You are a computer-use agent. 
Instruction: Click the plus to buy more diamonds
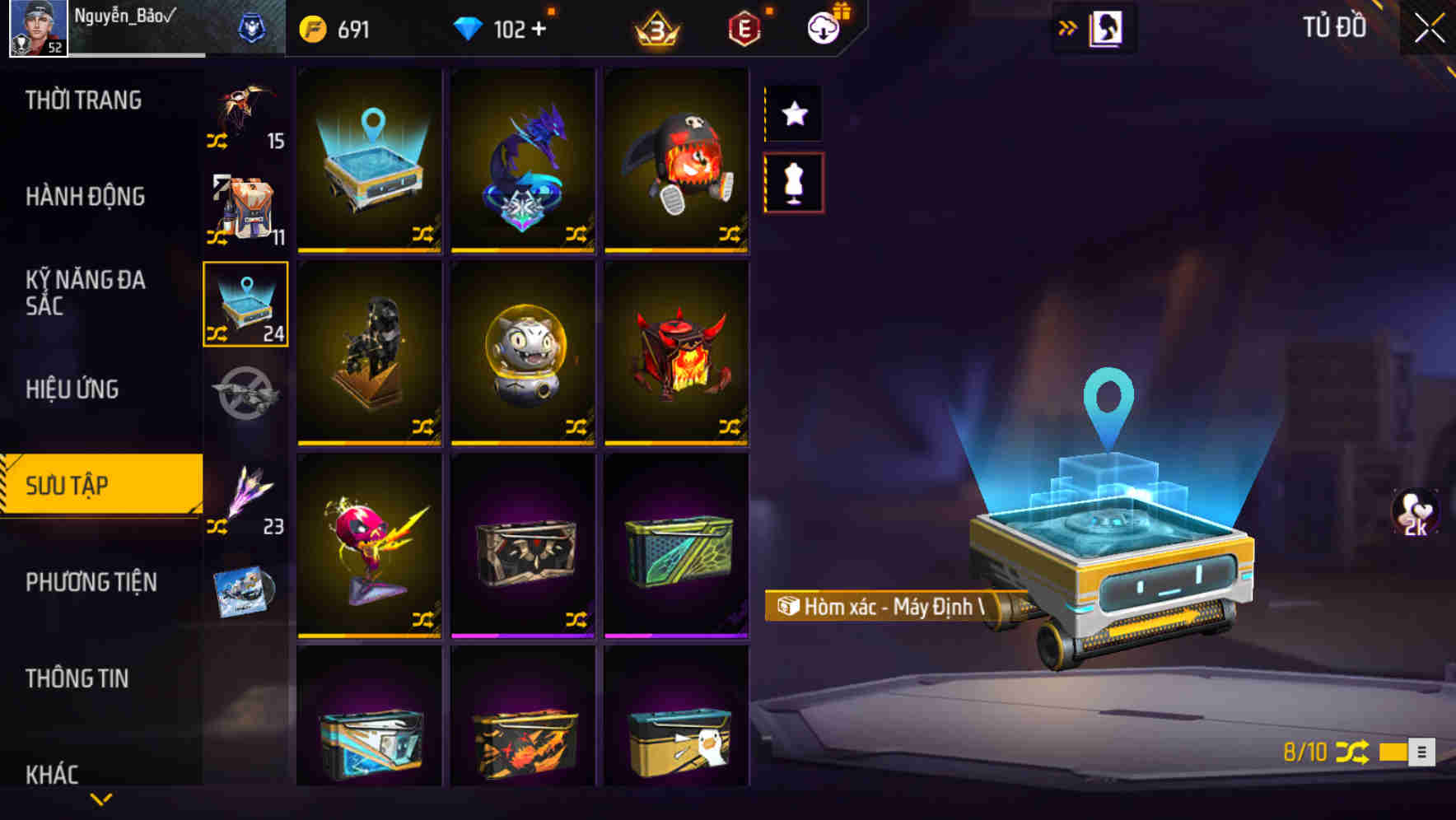(539, 28)
